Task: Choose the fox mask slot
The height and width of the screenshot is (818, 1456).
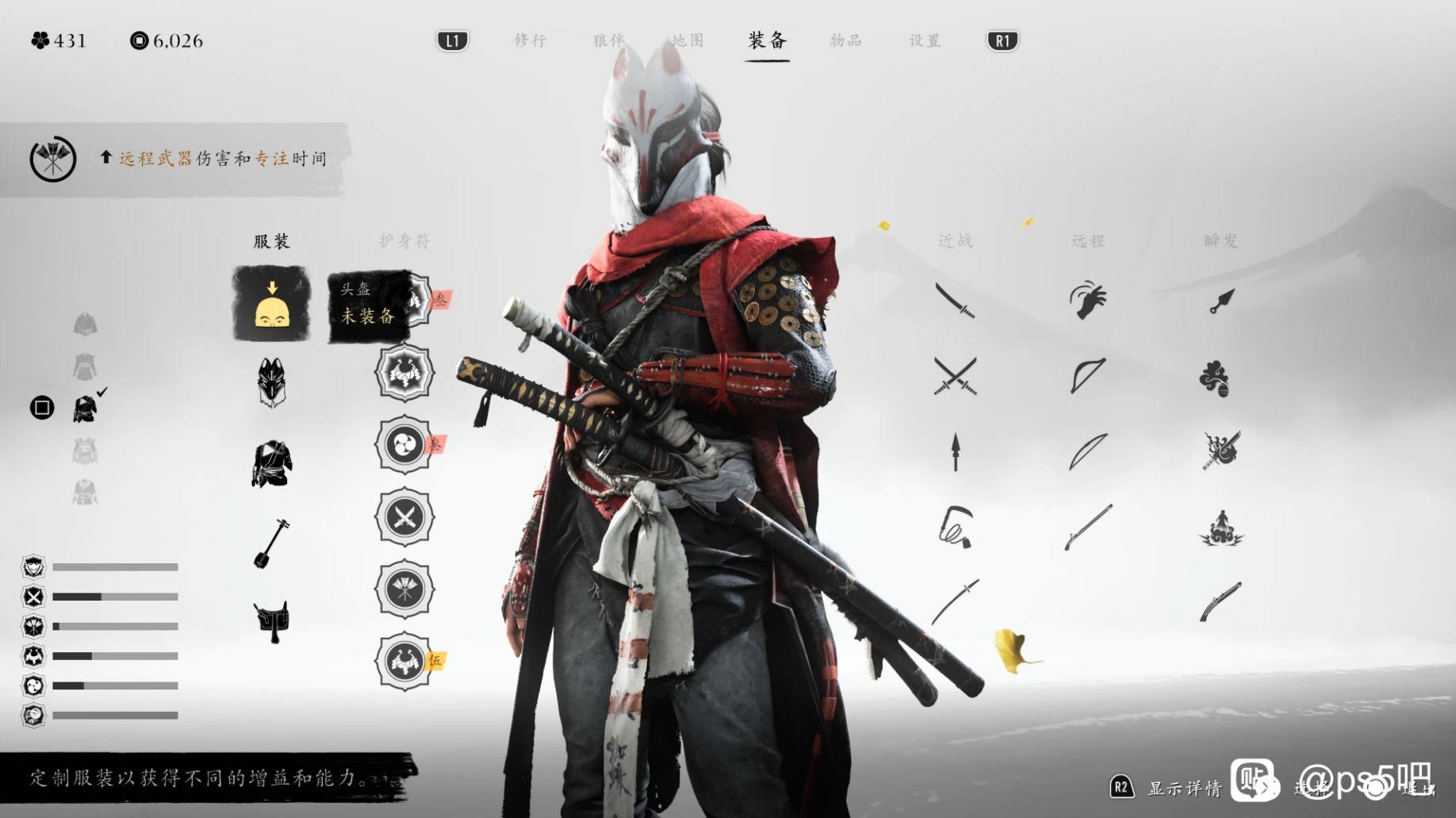Action: tap(271, 382)
